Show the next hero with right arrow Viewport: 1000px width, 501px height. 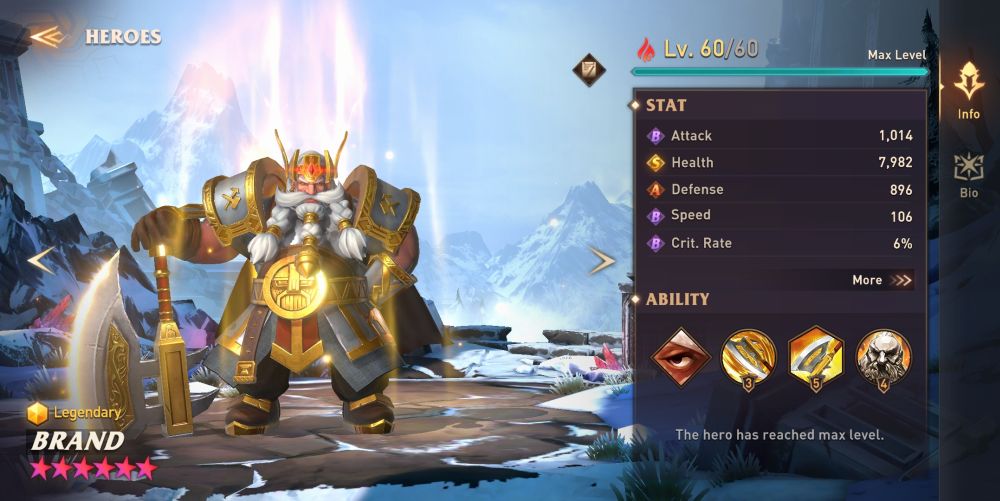[x=602, y=261]
